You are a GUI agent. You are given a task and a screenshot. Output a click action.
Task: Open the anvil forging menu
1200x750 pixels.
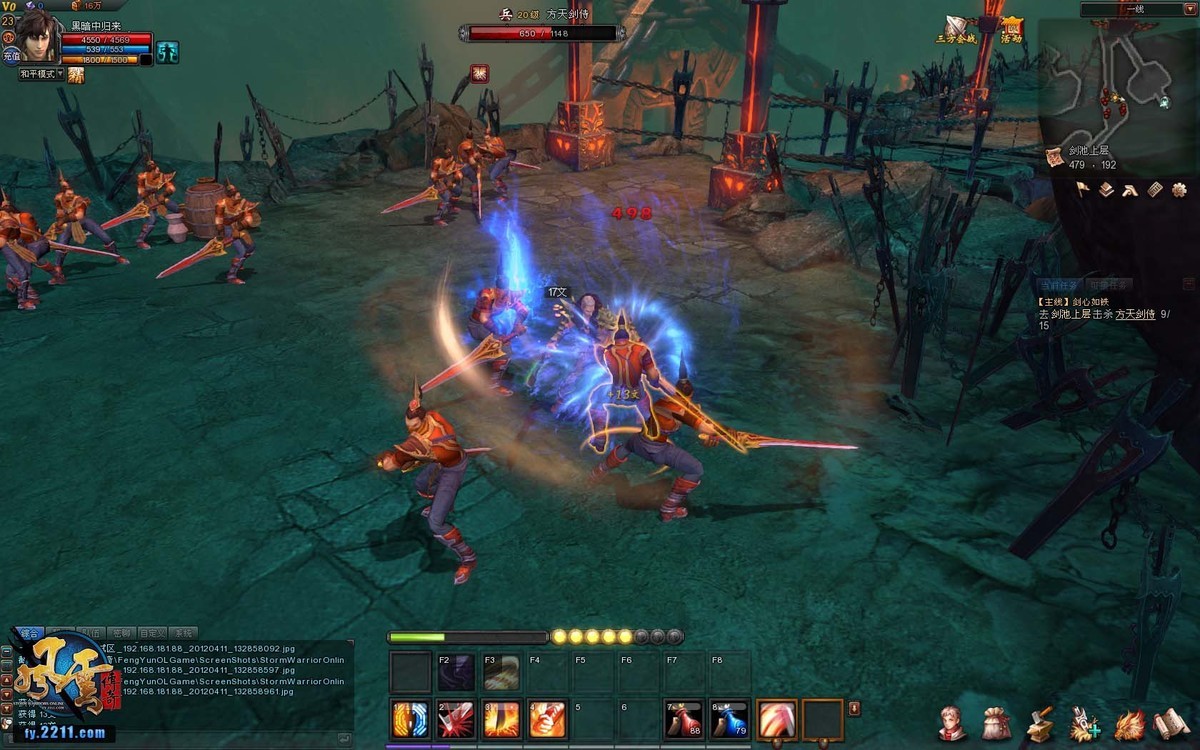(1040, 722)
